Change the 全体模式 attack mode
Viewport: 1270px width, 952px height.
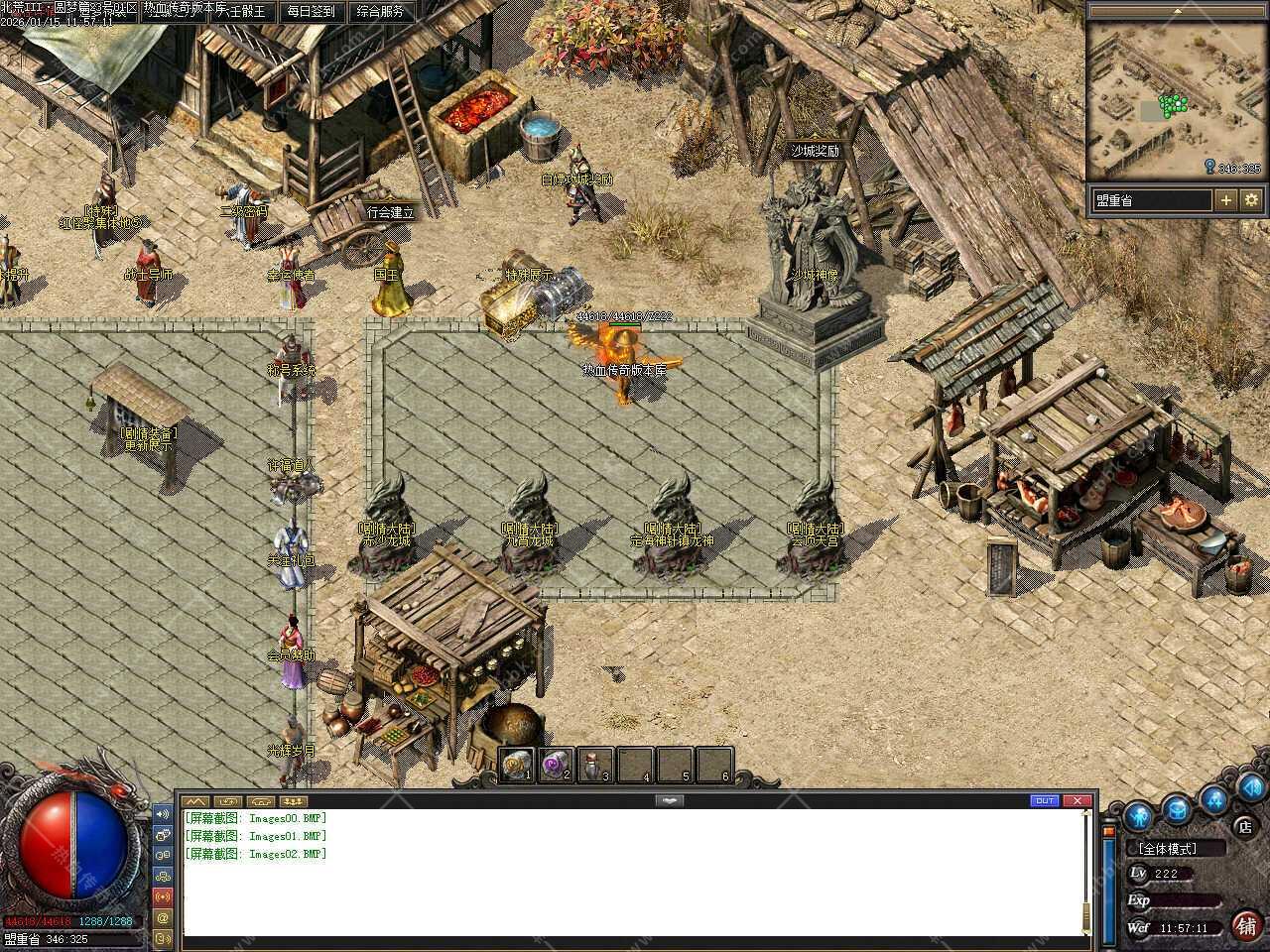[x=1171, y=849]
